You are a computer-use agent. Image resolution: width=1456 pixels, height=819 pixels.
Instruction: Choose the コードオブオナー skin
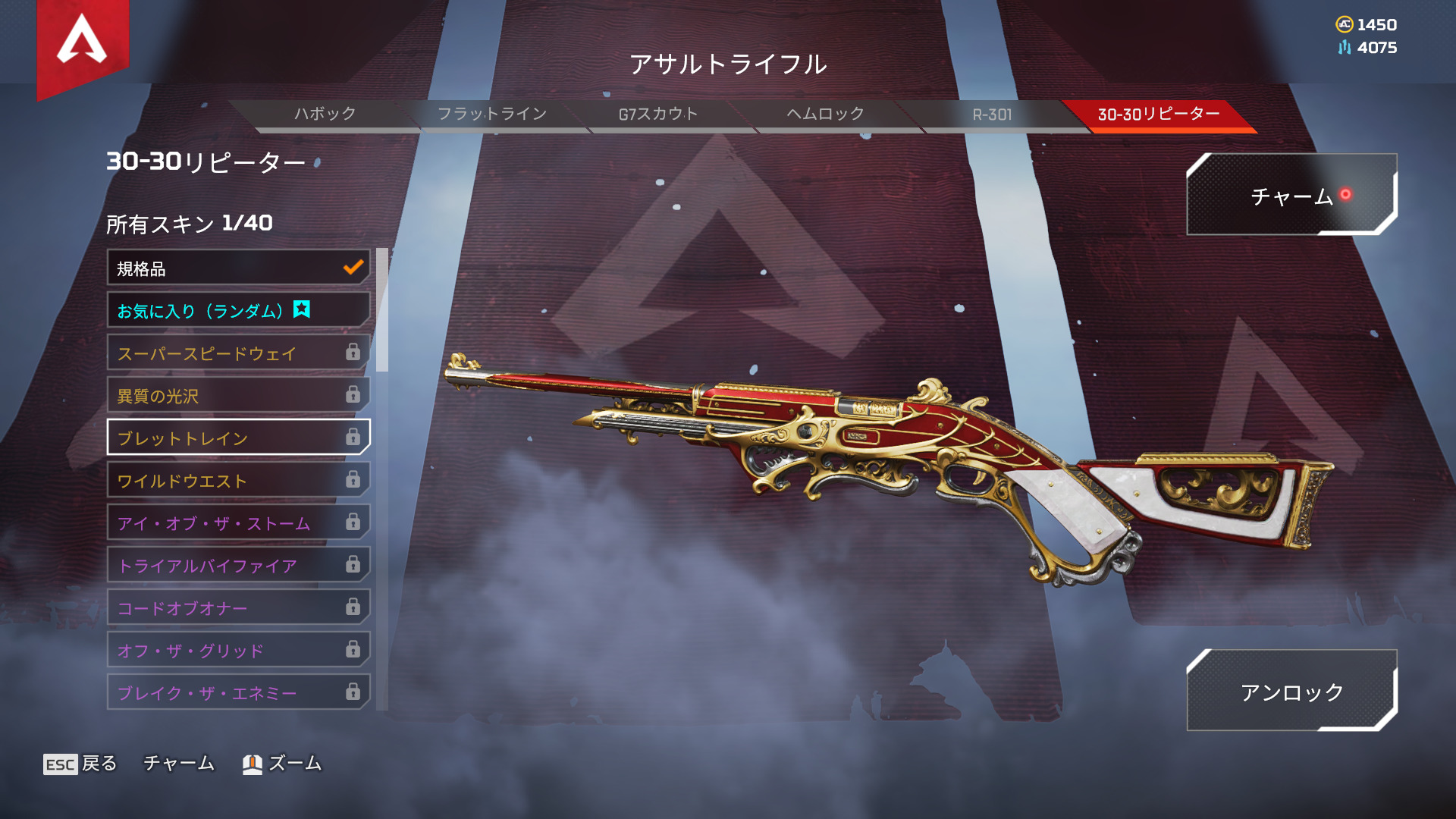click(x=238, y=608)
